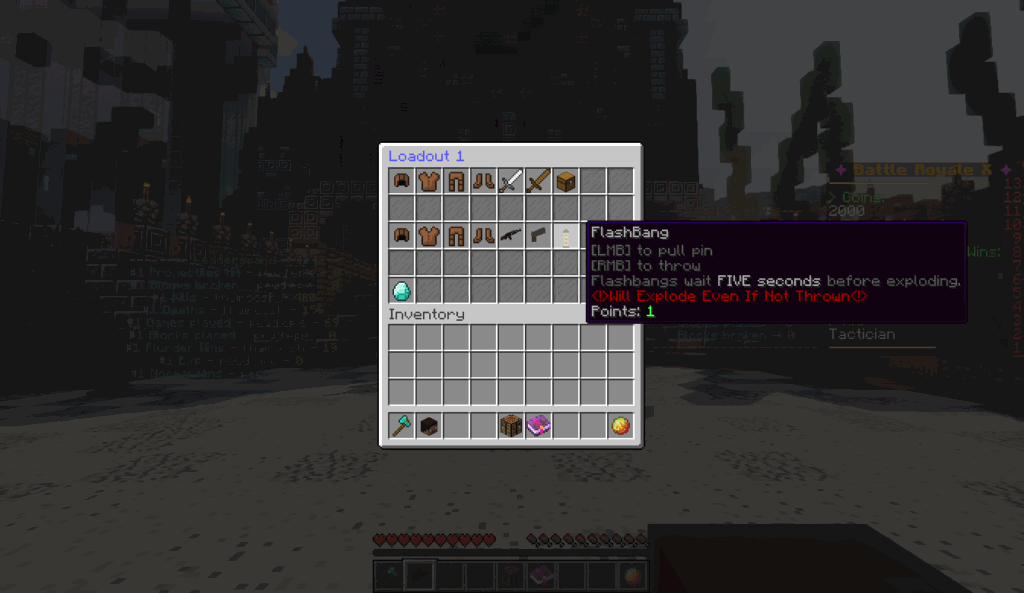Viewport: 1024px width, 593px height.
Task: Click the FlashBang grenade slot
Action: point(566,236)
